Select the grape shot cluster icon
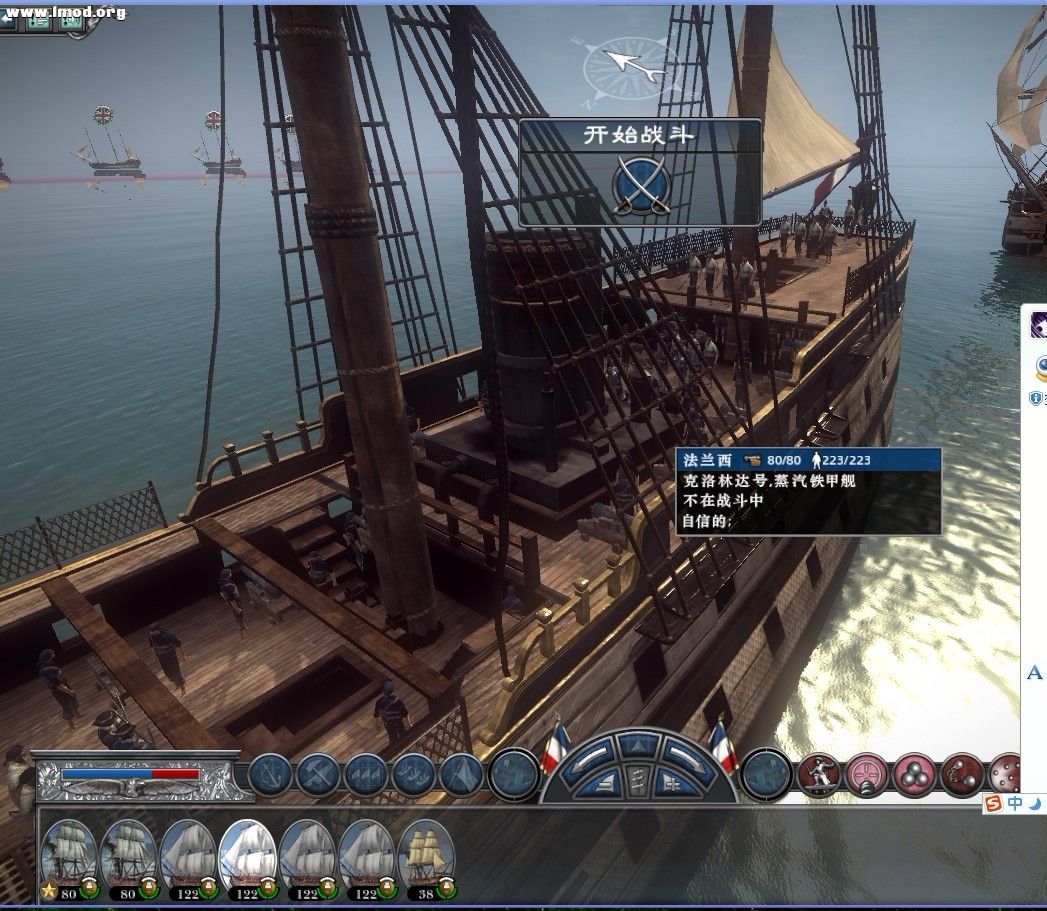Image resolution: width=1047 pixels, height=911 pixels. coord(913,774)
